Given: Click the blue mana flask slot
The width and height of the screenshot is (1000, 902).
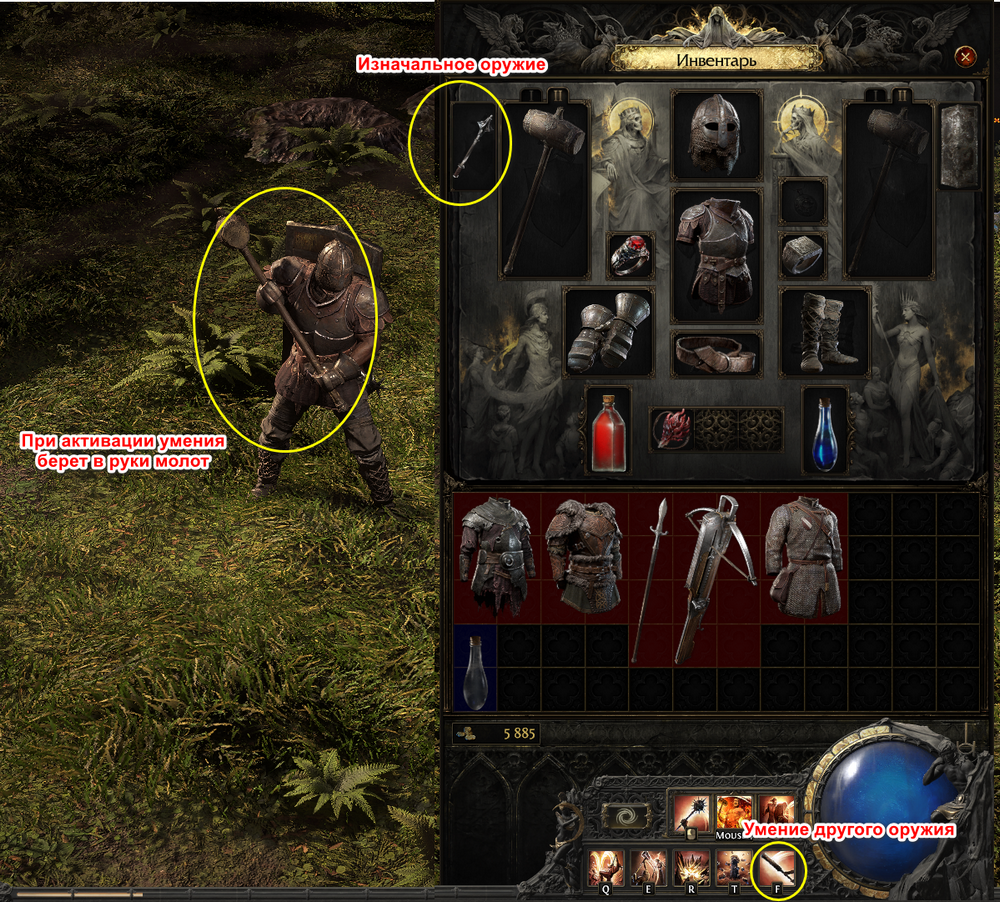Looking at the screenshot, I should point(825,430).
